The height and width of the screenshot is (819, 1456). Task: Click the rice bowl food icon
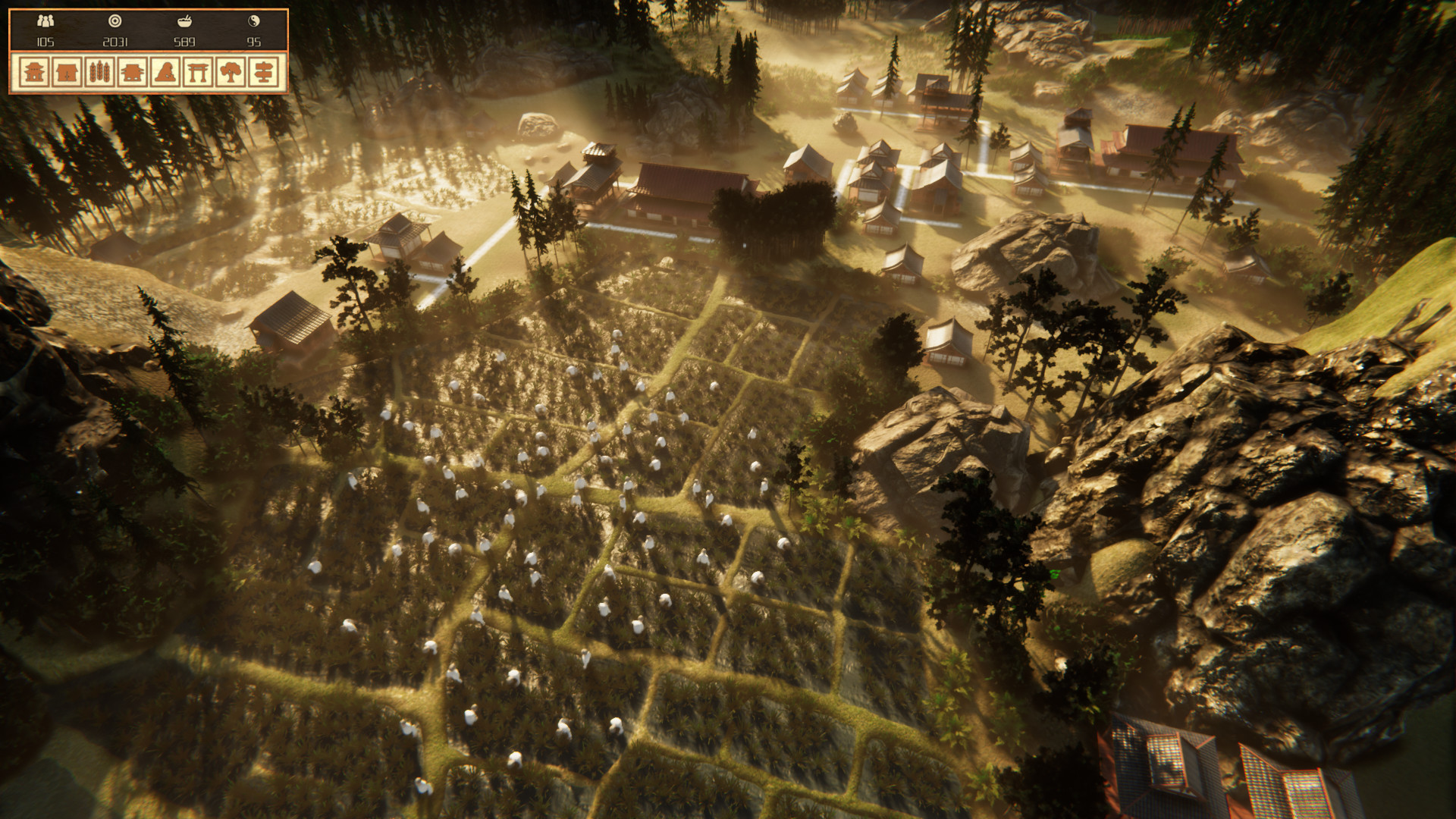coord(184,20)
